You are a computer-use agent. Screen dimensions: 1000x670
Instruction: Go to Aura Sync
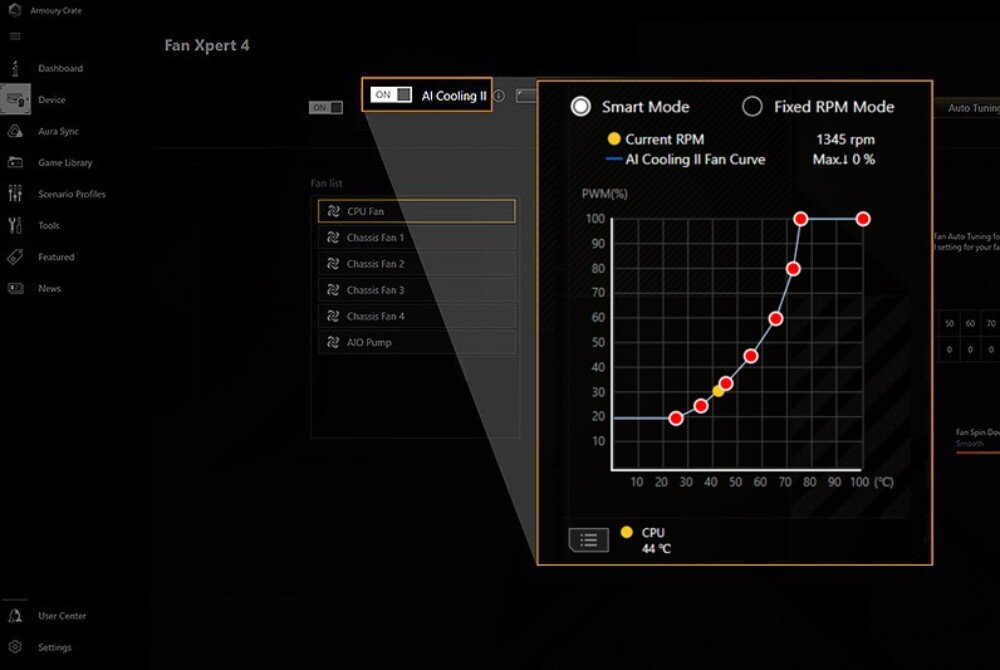pyautogui.click(x=58, y=131)
